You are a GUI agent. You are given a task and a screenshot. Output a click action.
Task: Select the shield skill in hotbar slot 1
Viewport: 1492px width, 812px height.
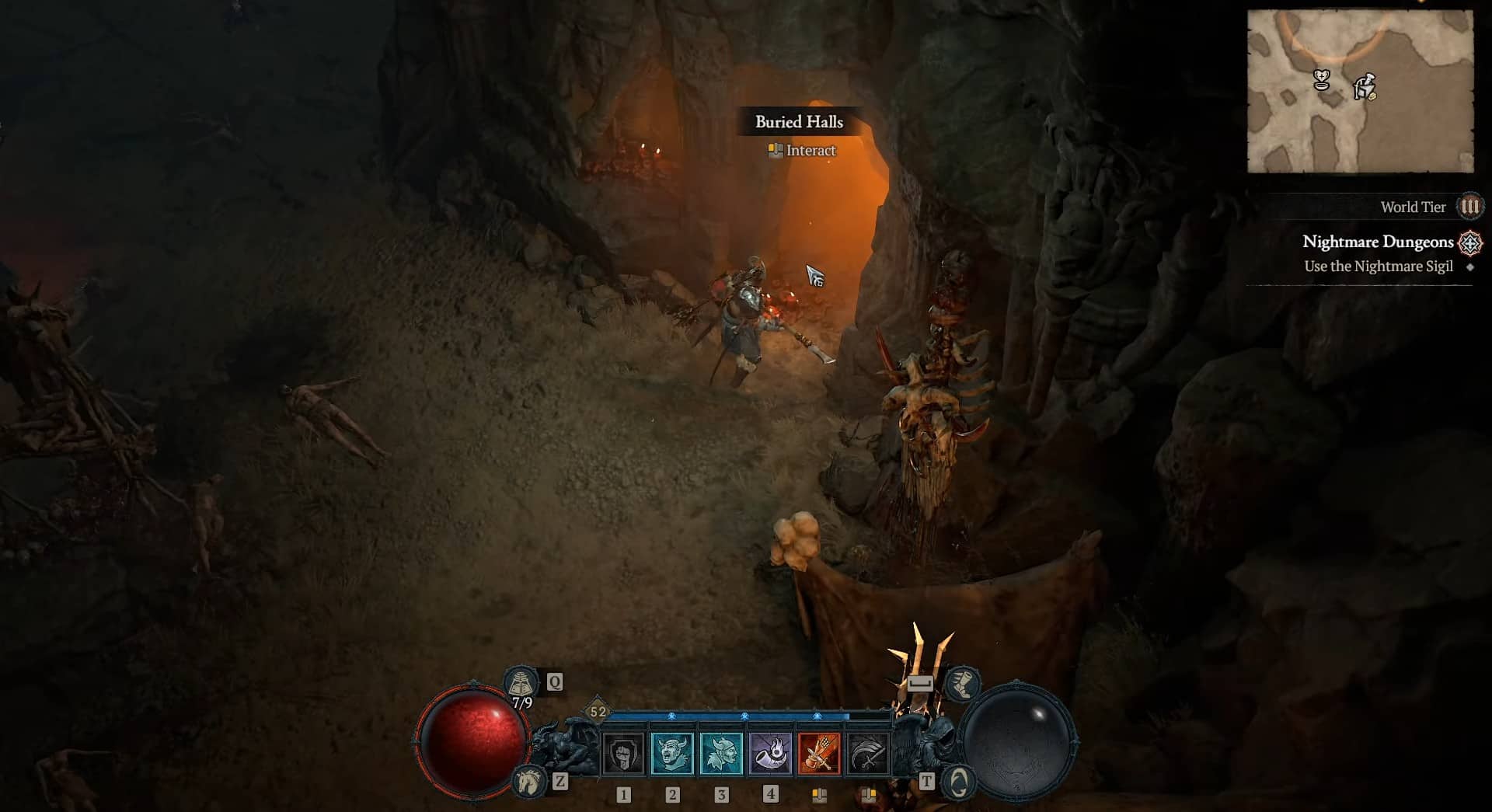click(622, 753)
